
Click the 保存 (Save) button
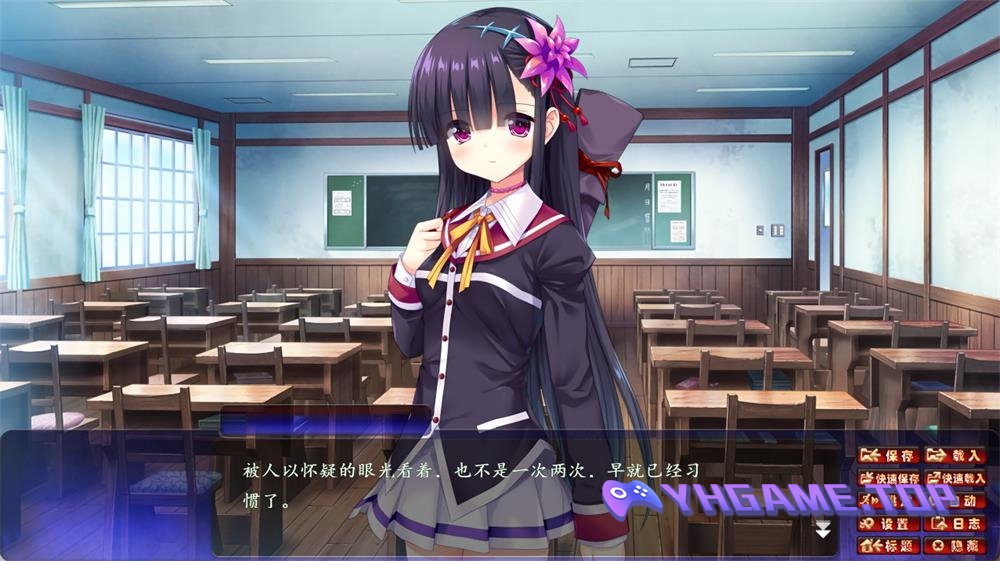click(x=889, y=456)
